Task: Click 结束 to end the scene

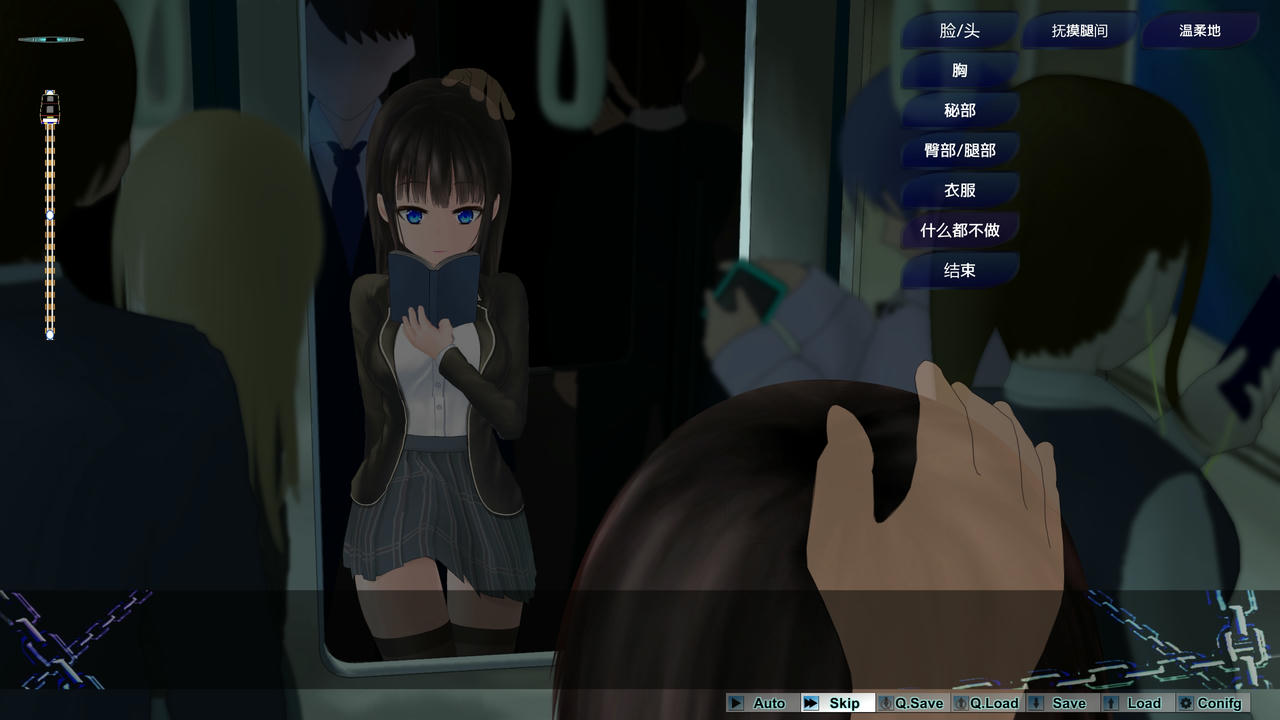Action: point(958,270)
